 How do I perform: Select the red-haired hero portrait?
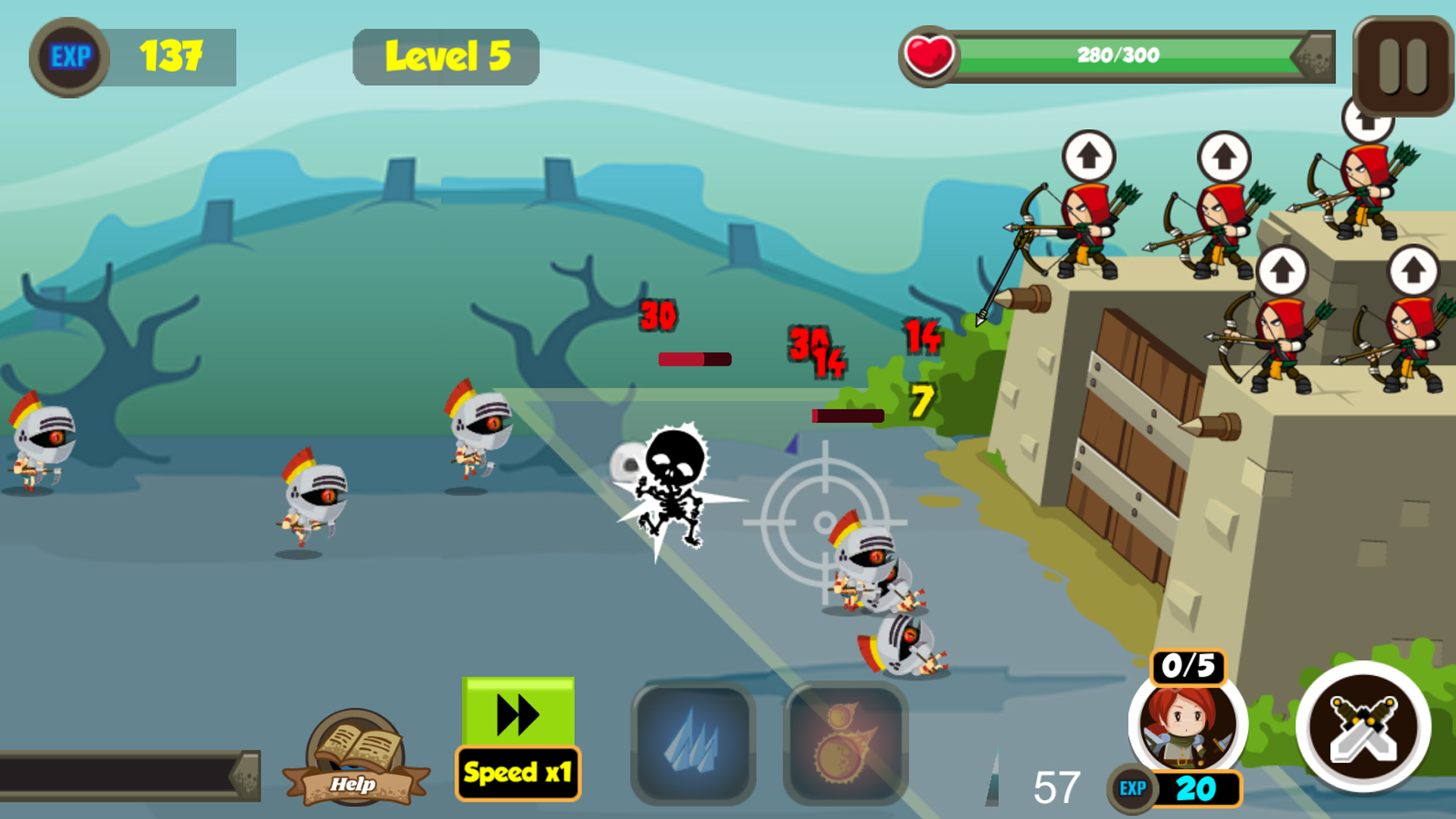tap(1187, 728)
